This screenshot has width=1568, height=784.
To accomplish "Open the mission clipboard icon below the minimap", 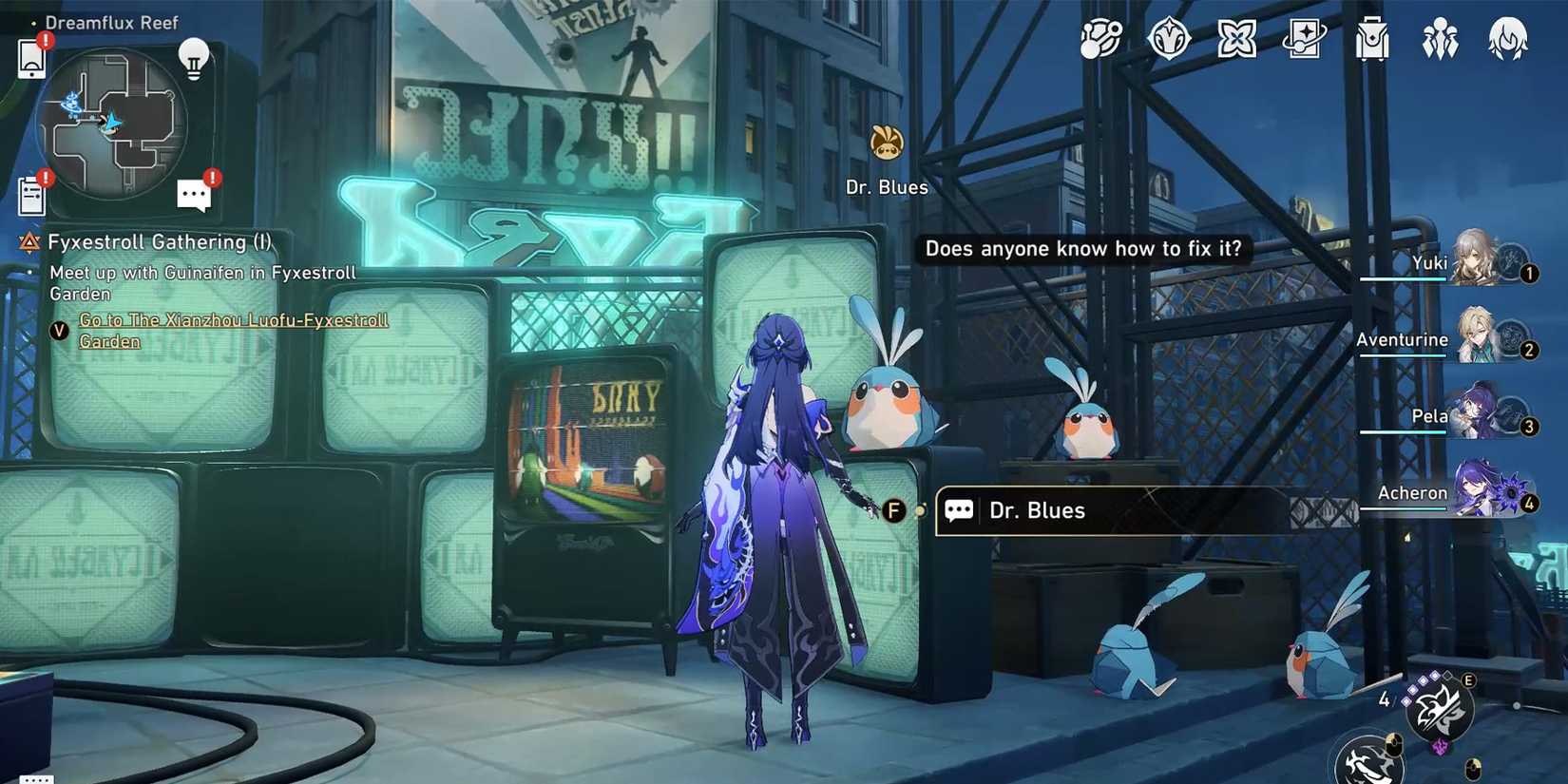I will 31,193.
